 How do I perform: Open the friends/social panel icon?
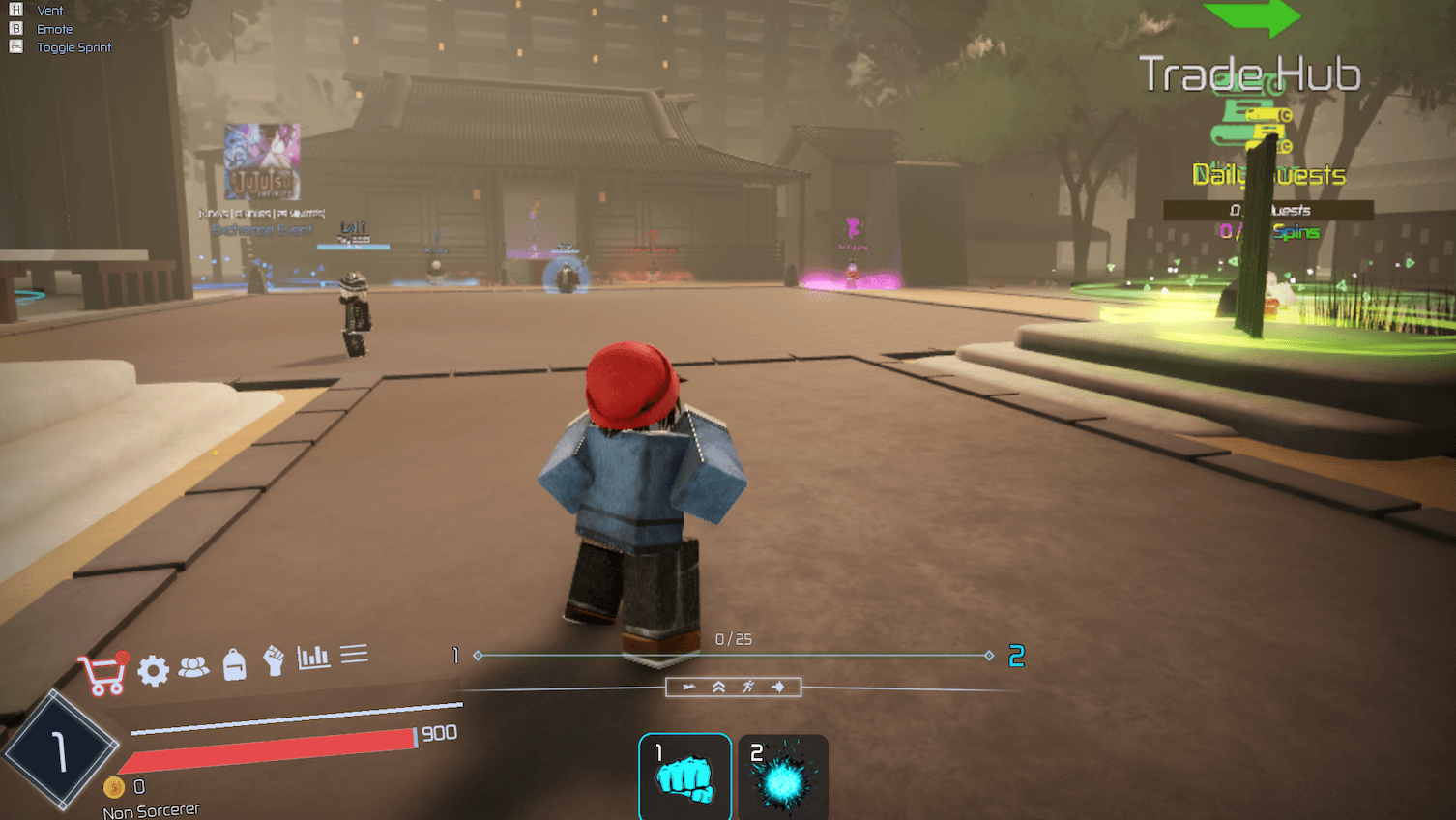tap(193, 665)
